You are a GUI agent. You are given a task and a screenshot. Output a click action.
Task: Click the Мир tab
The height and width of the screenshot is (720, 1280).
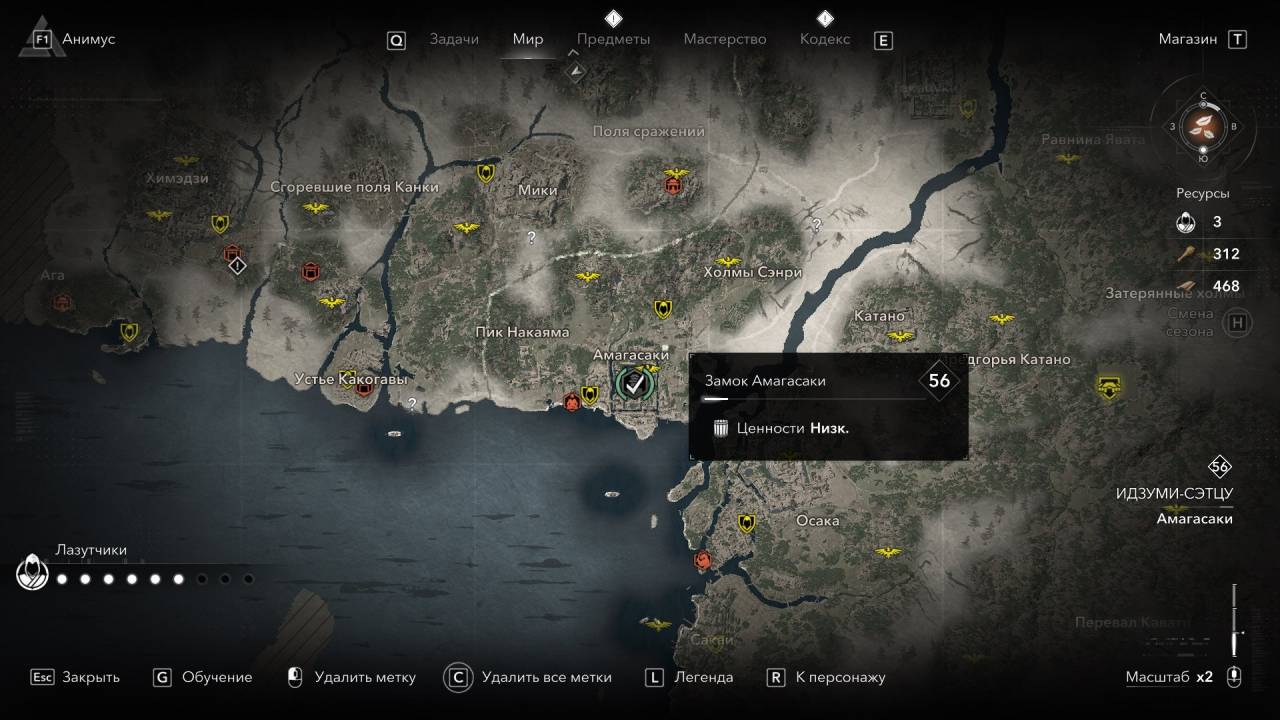527,39
